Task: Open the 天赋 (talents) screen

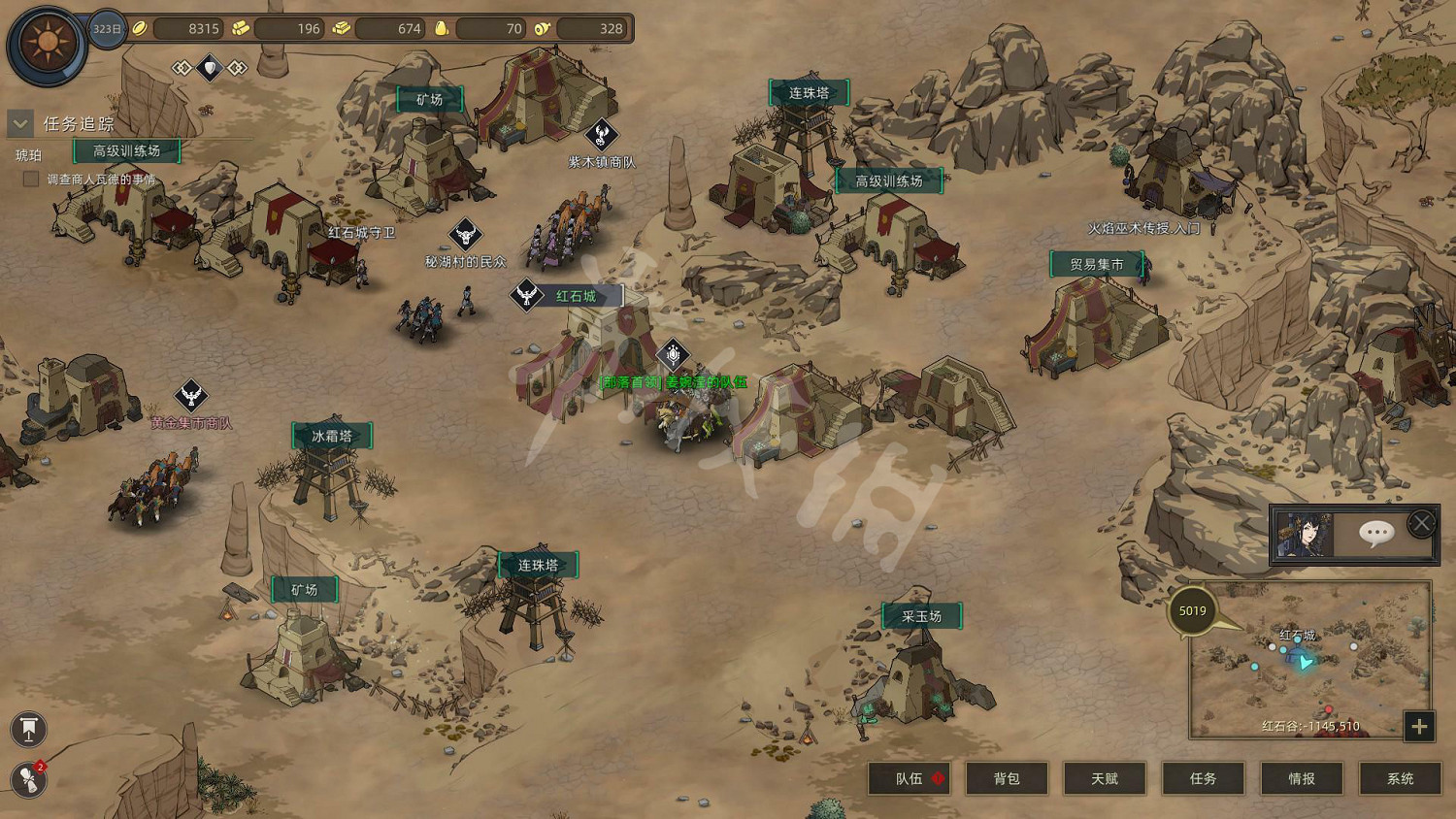Action: 1105,778
